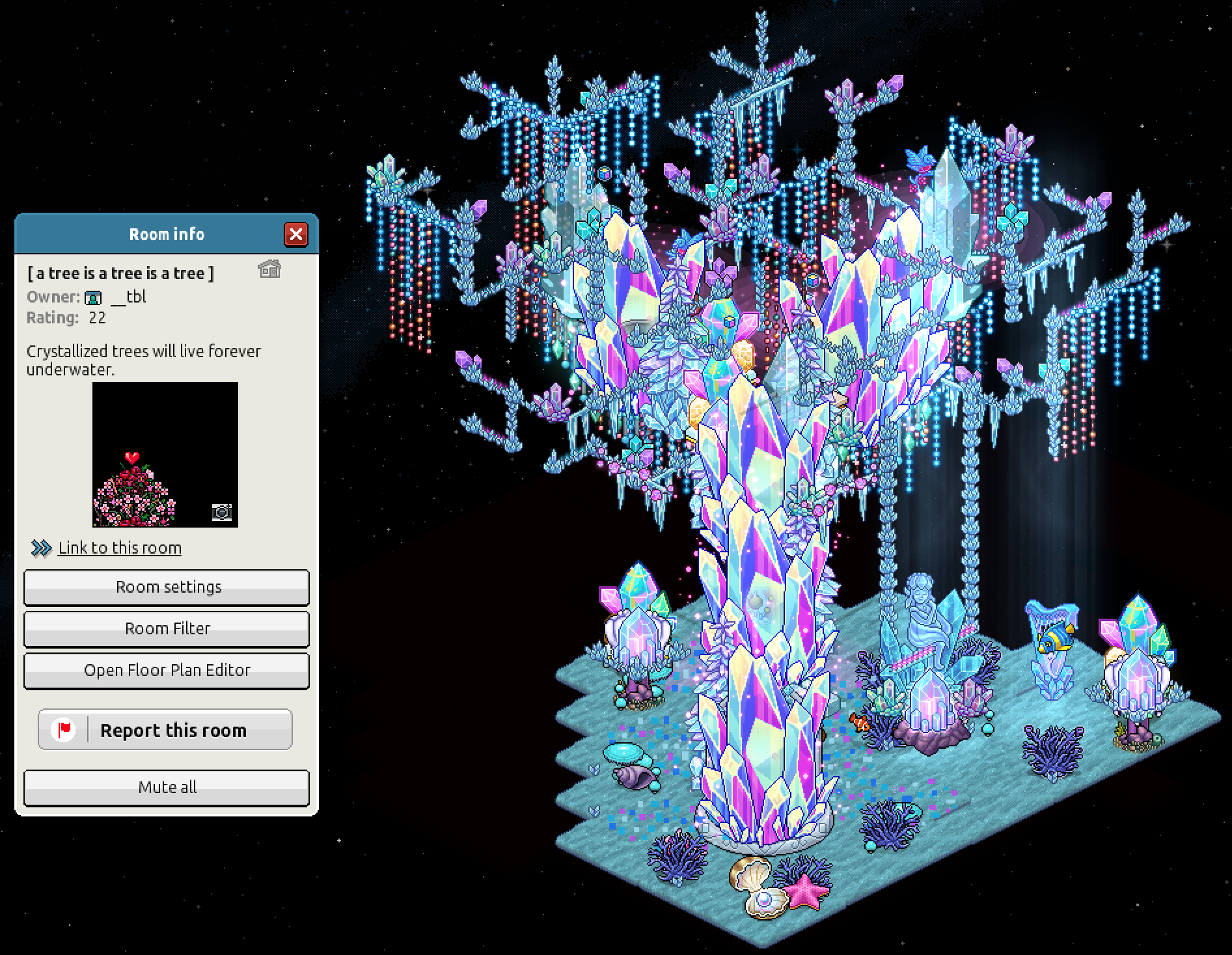
Task: Open the Room Filter
Action: 167,628
